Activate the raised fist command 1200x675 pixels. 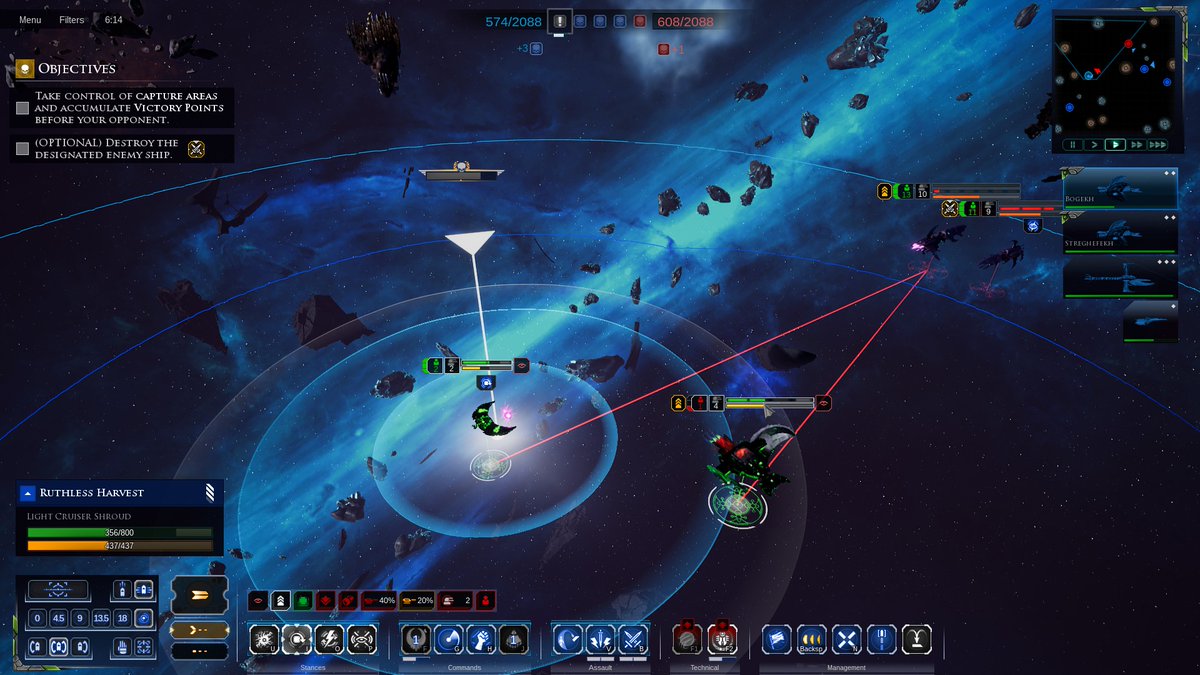(x=480, y=639)
